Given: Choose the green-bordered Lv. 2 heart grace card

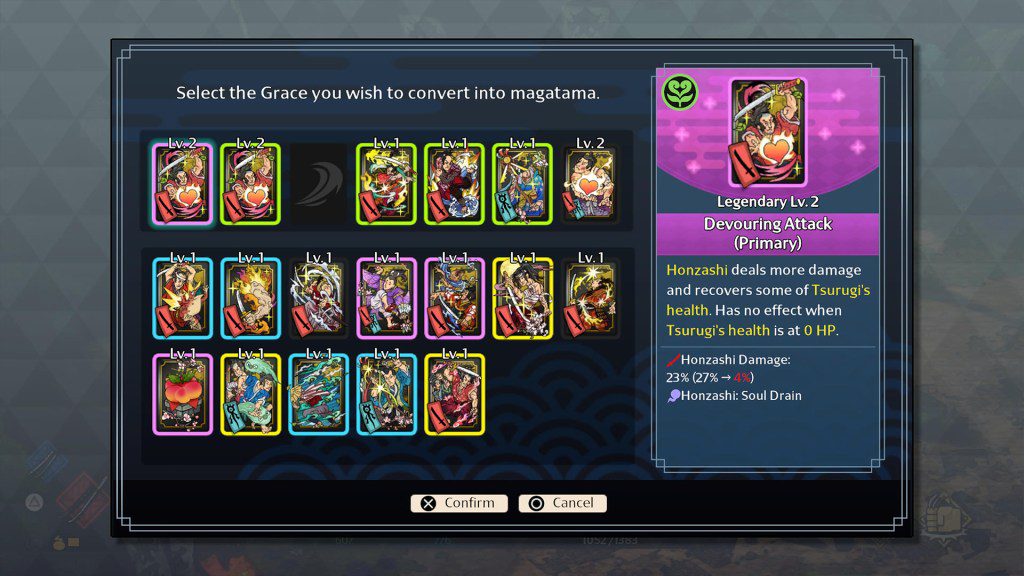Looking at the screenshot, I should (250, 184).
